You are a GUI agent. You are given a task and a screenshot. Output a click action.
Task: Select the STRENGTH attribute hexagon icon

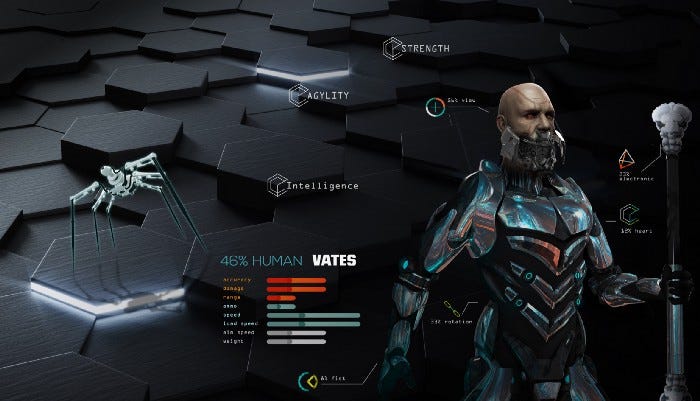point(391,47)
